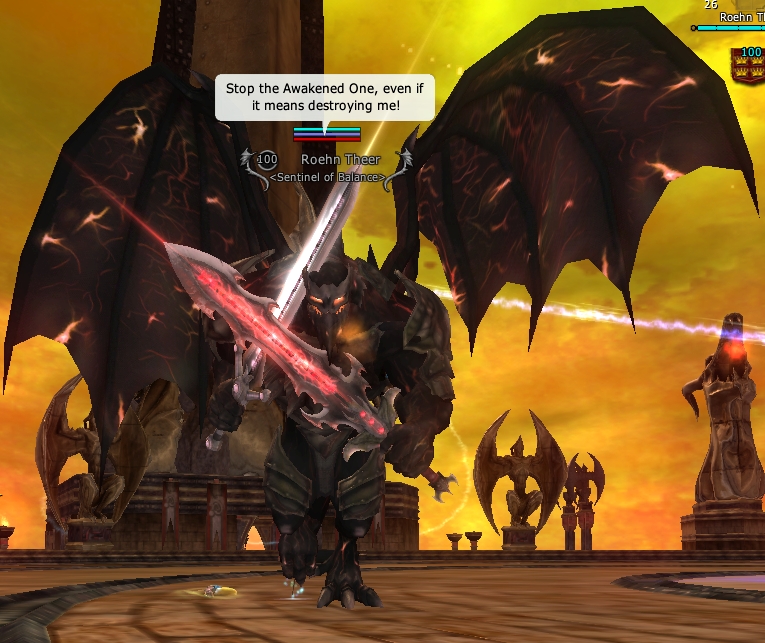This screenshot has width=765, height=643.
Task: Click the cropped Roehn name in the corner frame
Action: point(741,17)
